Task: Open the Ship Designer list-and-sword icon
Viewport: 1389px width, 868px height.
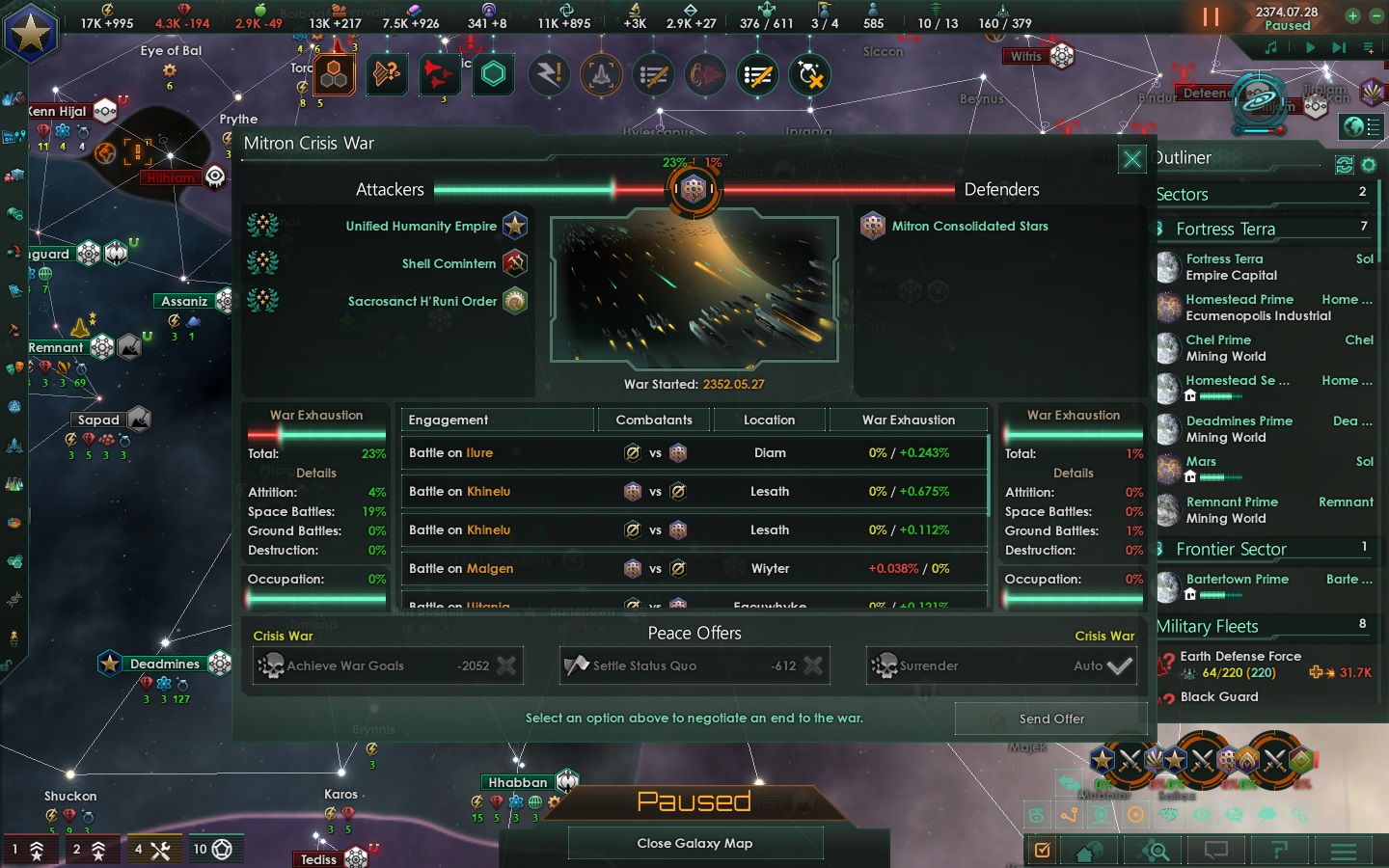Action: (654, 75)
